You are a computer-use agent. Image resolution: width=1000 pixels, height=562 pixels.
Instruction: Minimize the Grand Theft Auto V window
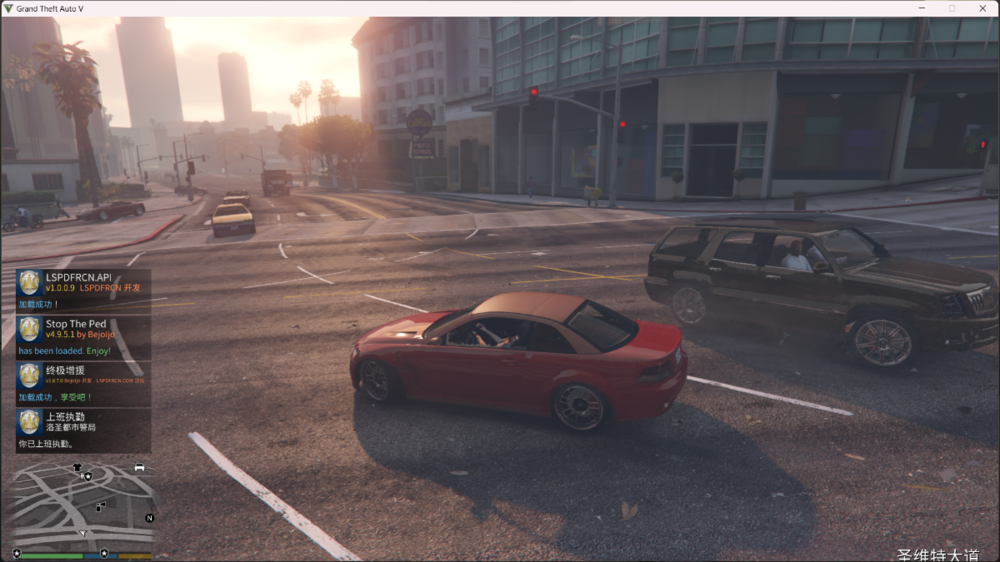pyautogui.click(x=921, y=8)
